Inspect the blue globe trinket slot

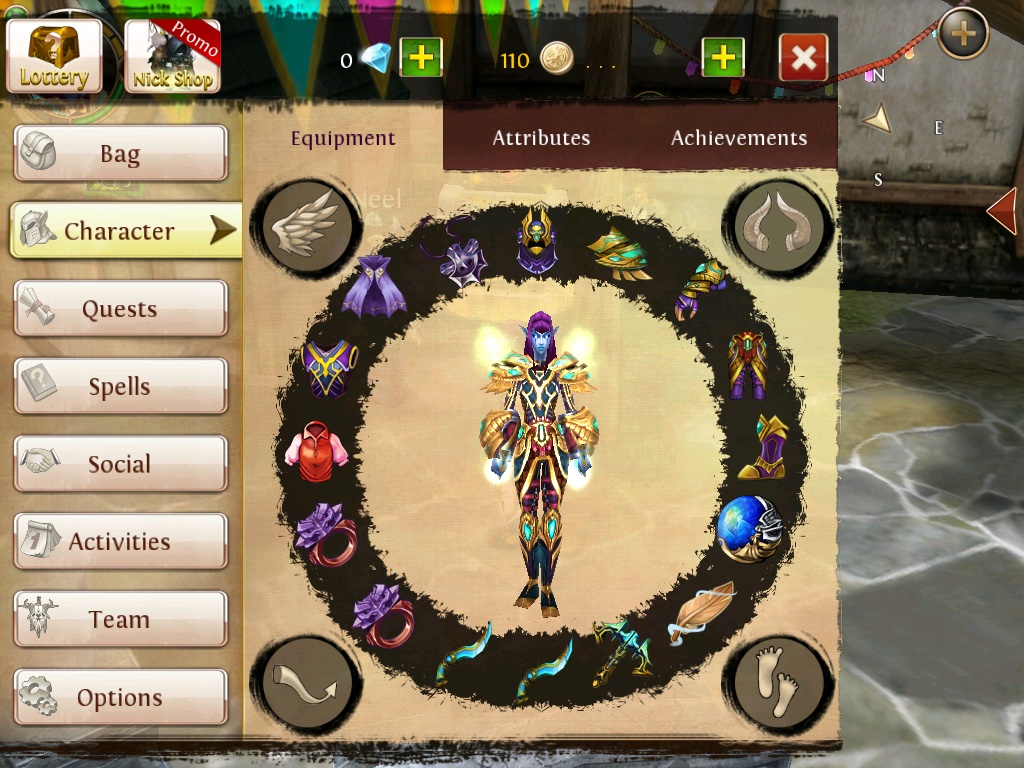[749, 528]
